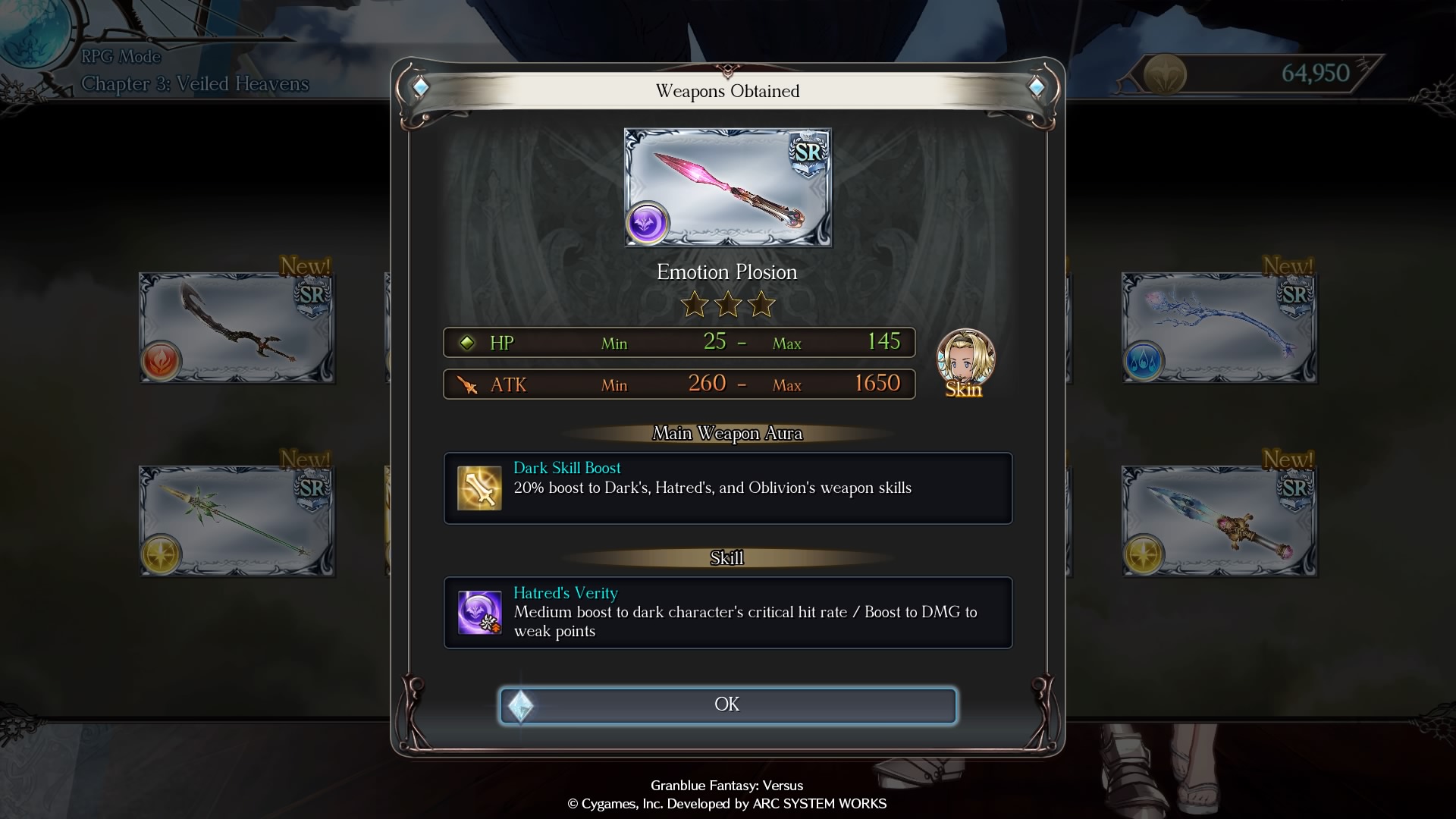
Task: Click the left diamond ornament on the title banner
Action: pyautogui.click(x=419, y=87)
